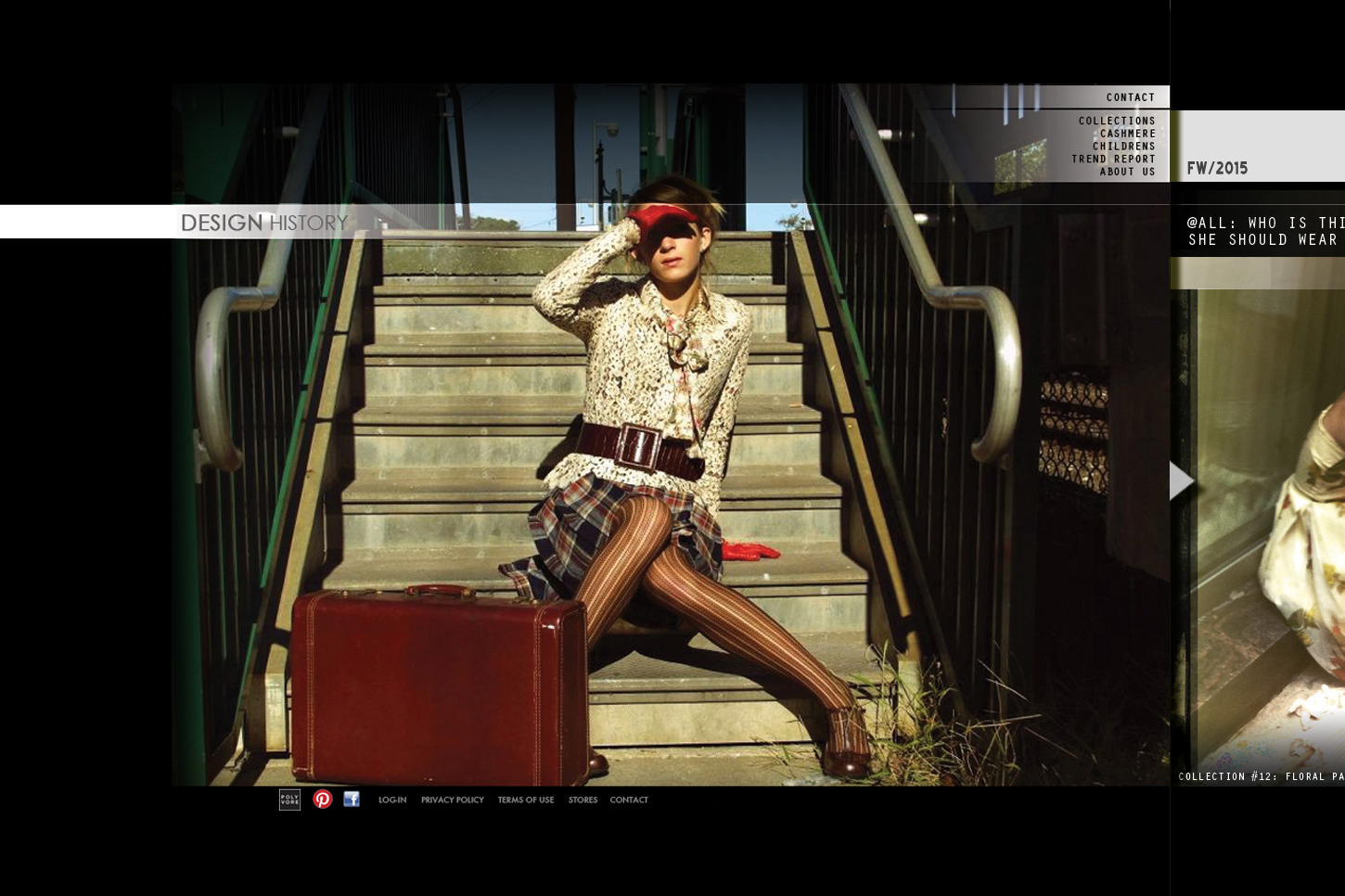This screenshot has width=1345, height=896.
Task: Select the Cashmere menu entry
Action: point(1127,134)
